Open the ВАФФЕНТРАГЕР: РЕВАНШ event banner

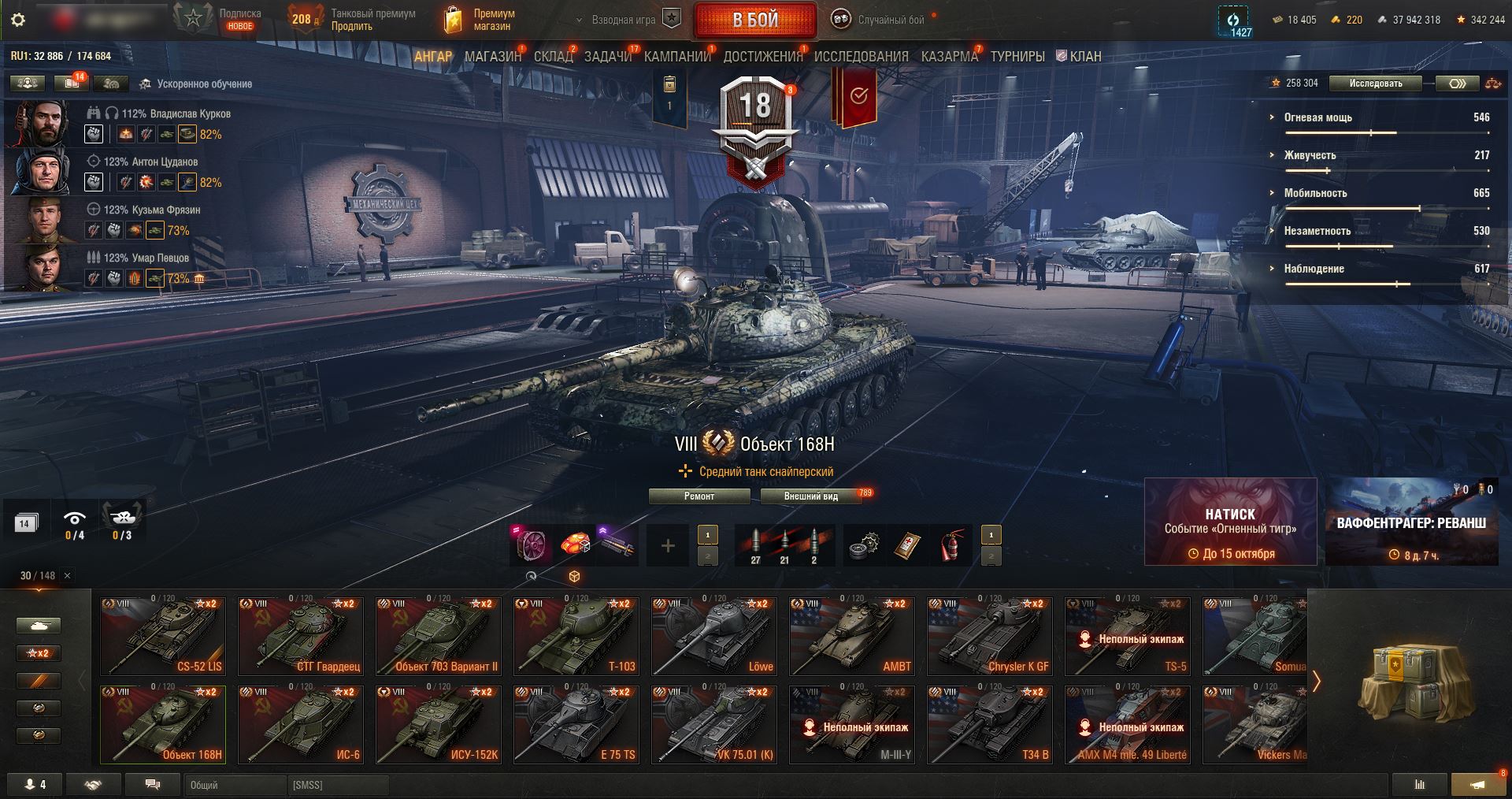pos(1411,522)
